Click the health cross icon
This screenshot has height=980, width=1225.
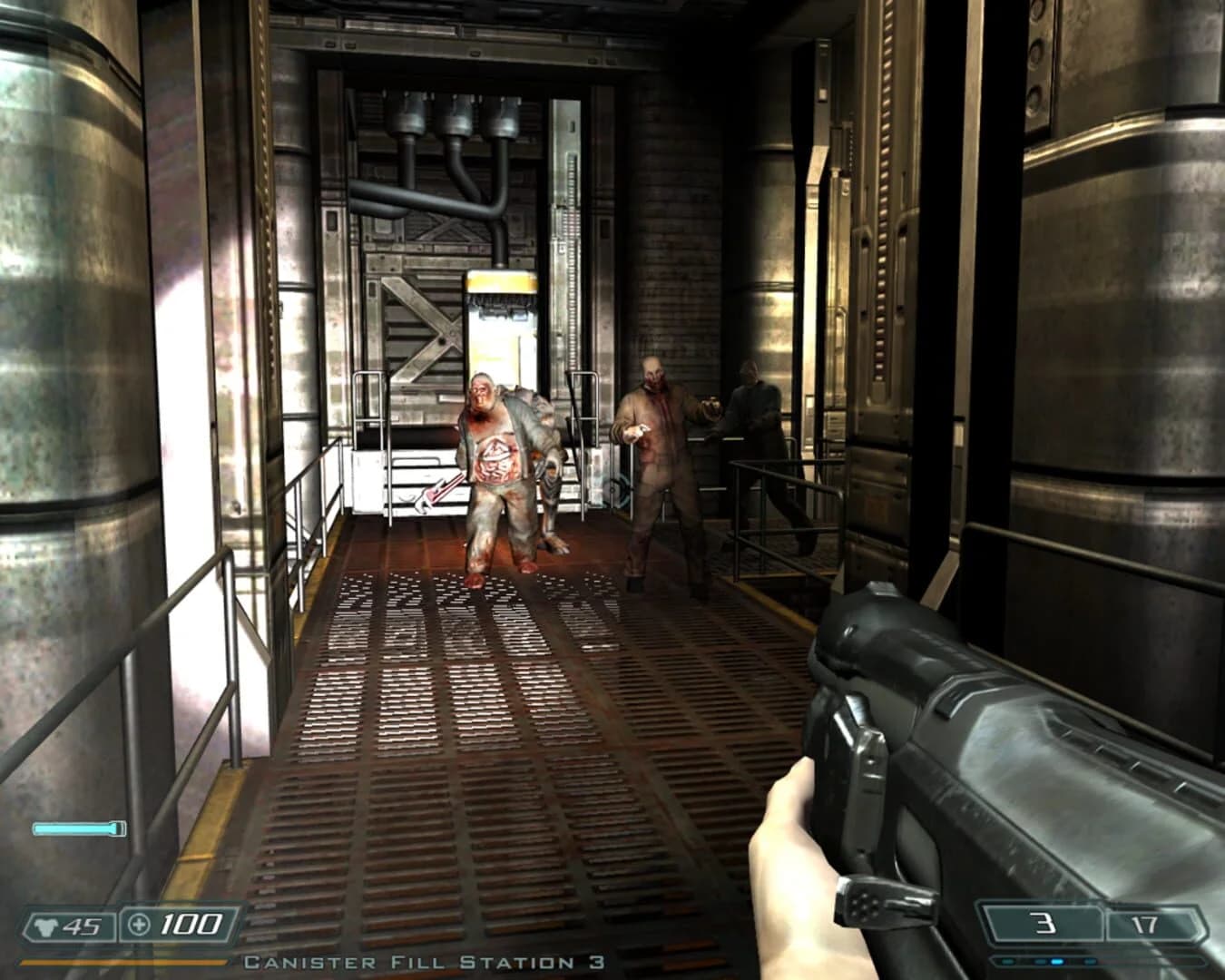point(138,926)
